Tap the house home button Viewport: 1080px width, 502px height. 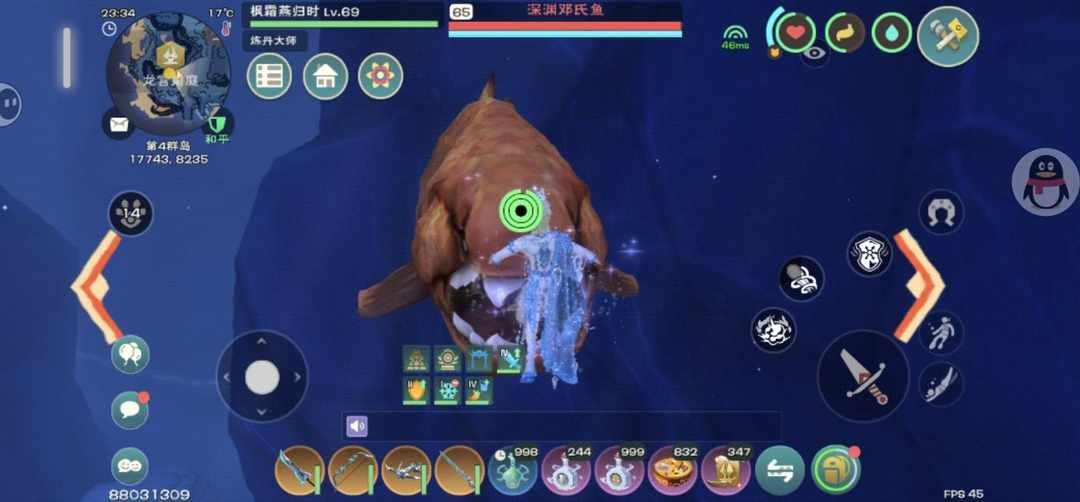pos(325,76)
